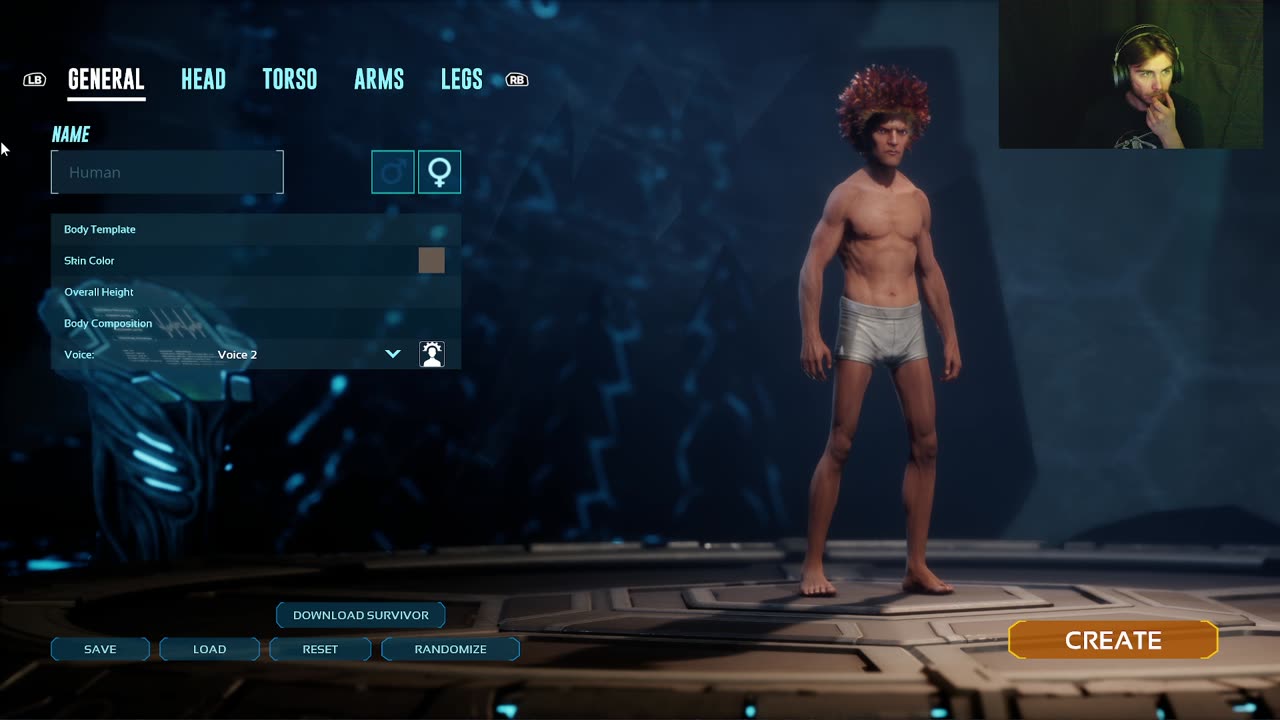Select the Arms tab
1280x720 pixels.
point(378,80)
